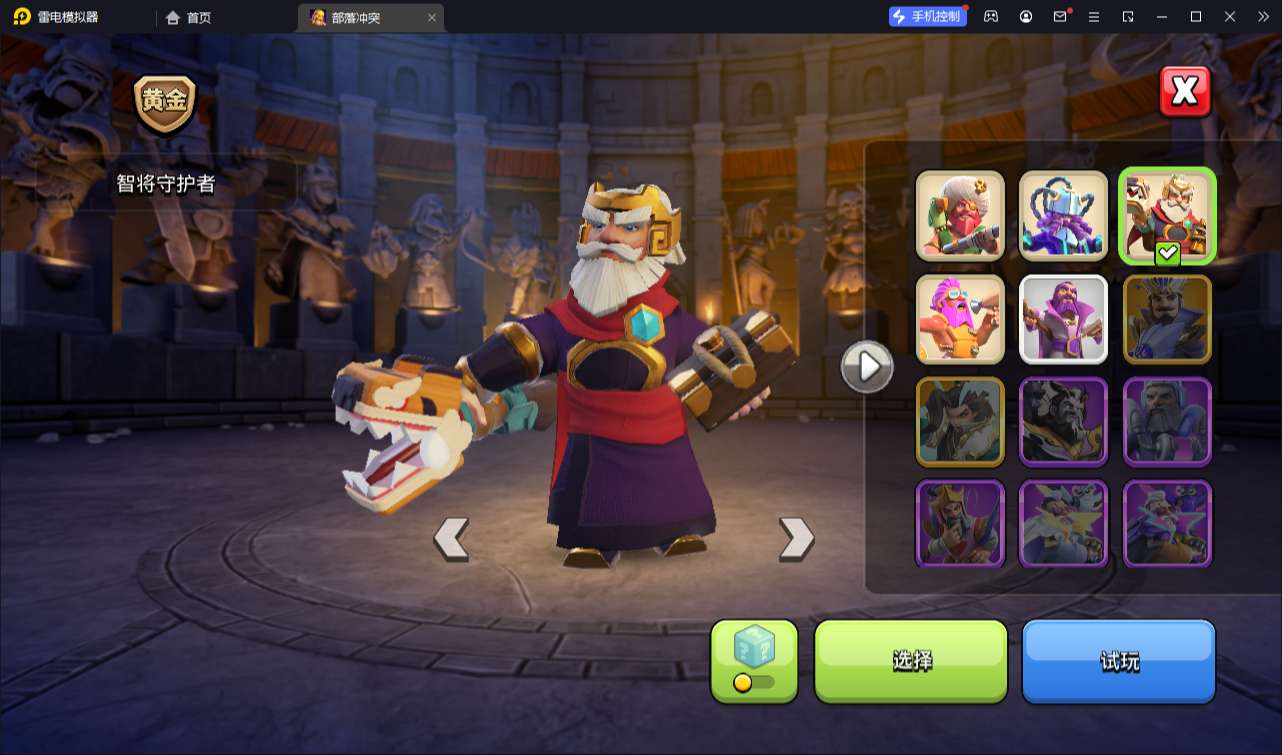Click the round play arrow button
Viewport: 1282px width, 755px height.
[x=866, y=367]
